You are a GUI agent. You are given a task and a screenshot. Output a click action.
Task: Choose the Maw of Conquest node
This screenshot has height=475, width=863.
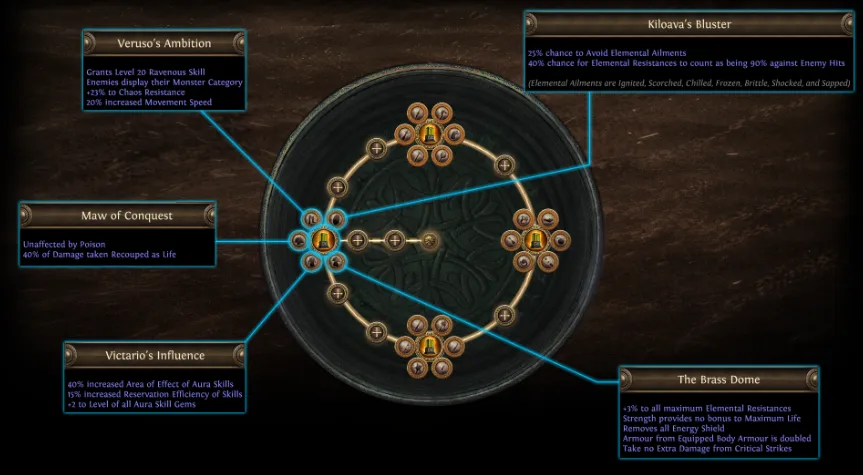(298, 240)
